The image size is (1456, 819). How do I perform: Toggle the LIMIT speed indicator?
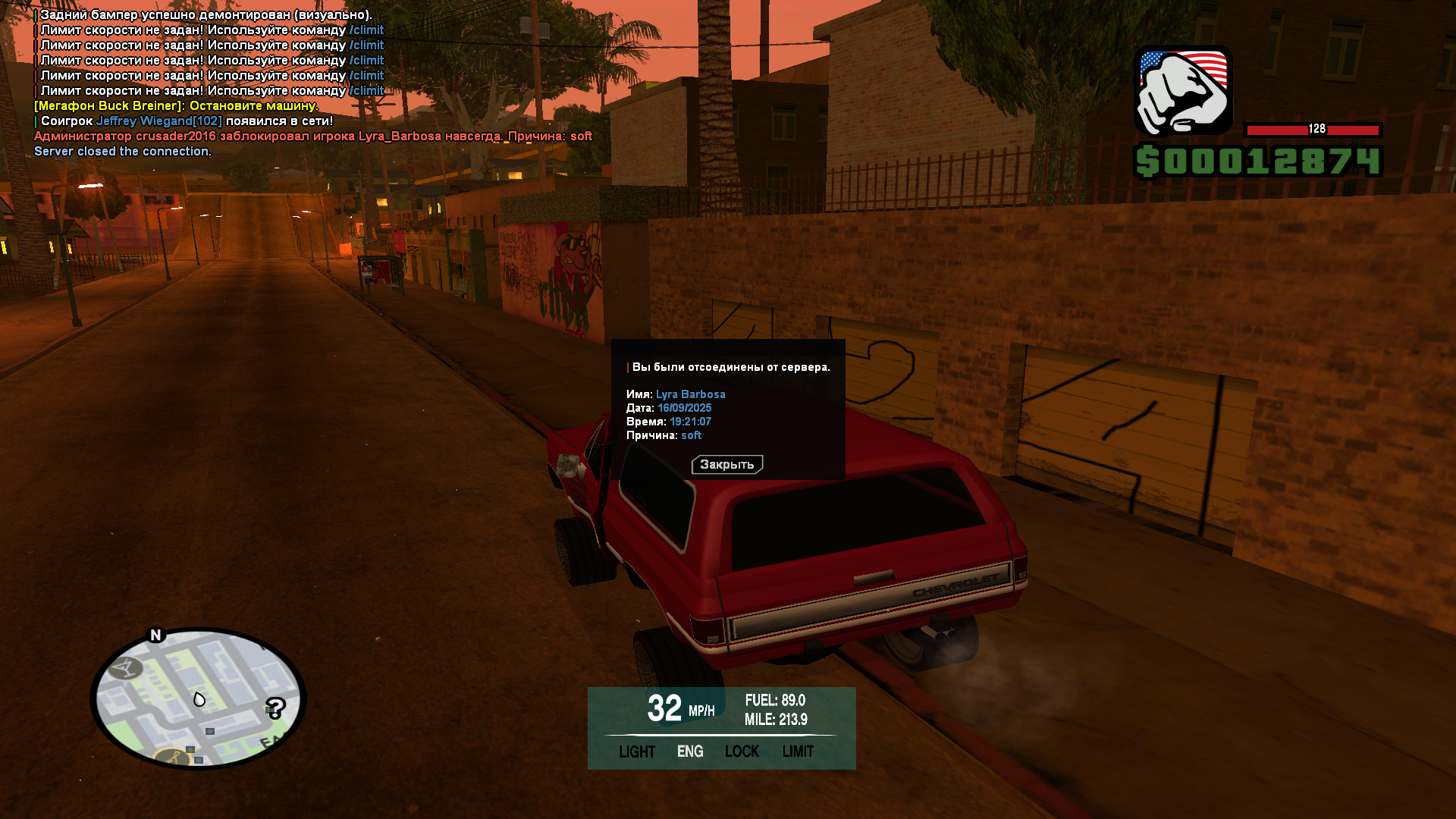(x=798, y=752)
